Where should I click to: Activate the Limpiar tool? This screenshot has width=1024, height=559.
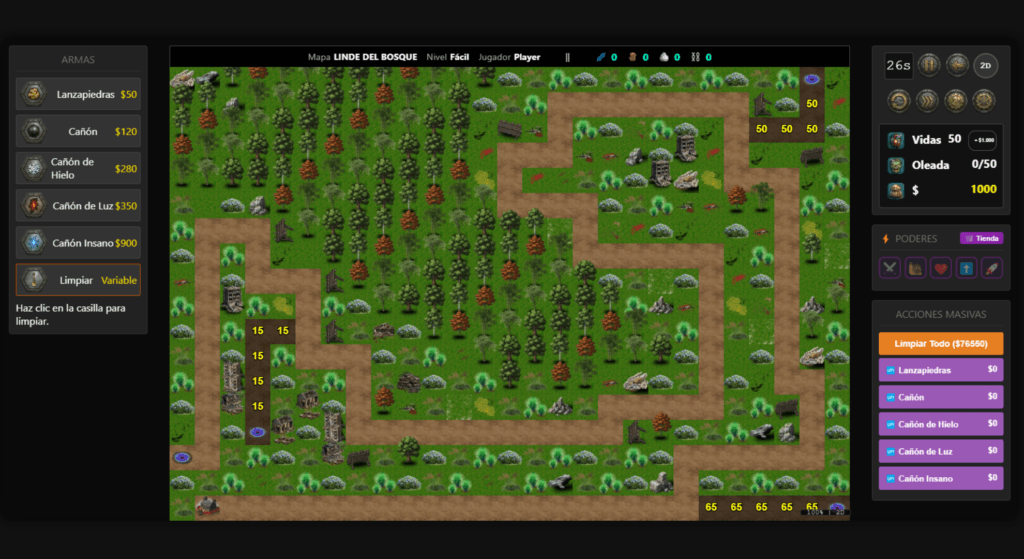click(x=78, y=280)
